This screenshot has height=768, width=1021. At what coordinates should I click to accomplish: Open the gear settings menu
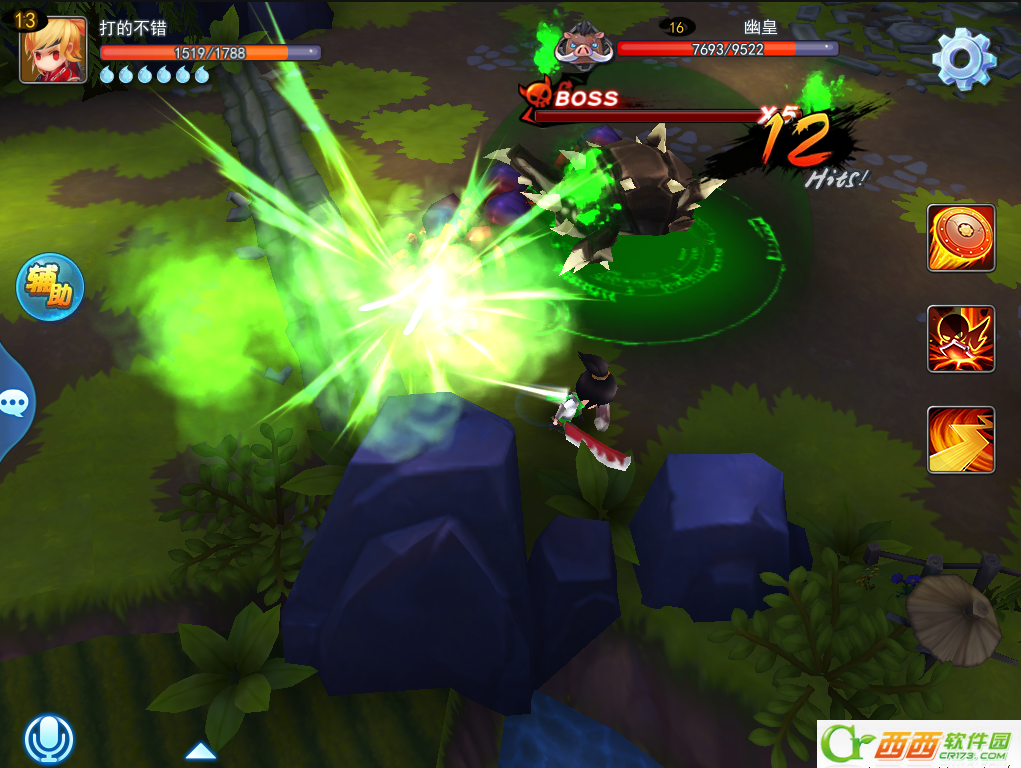coord(963,59)
